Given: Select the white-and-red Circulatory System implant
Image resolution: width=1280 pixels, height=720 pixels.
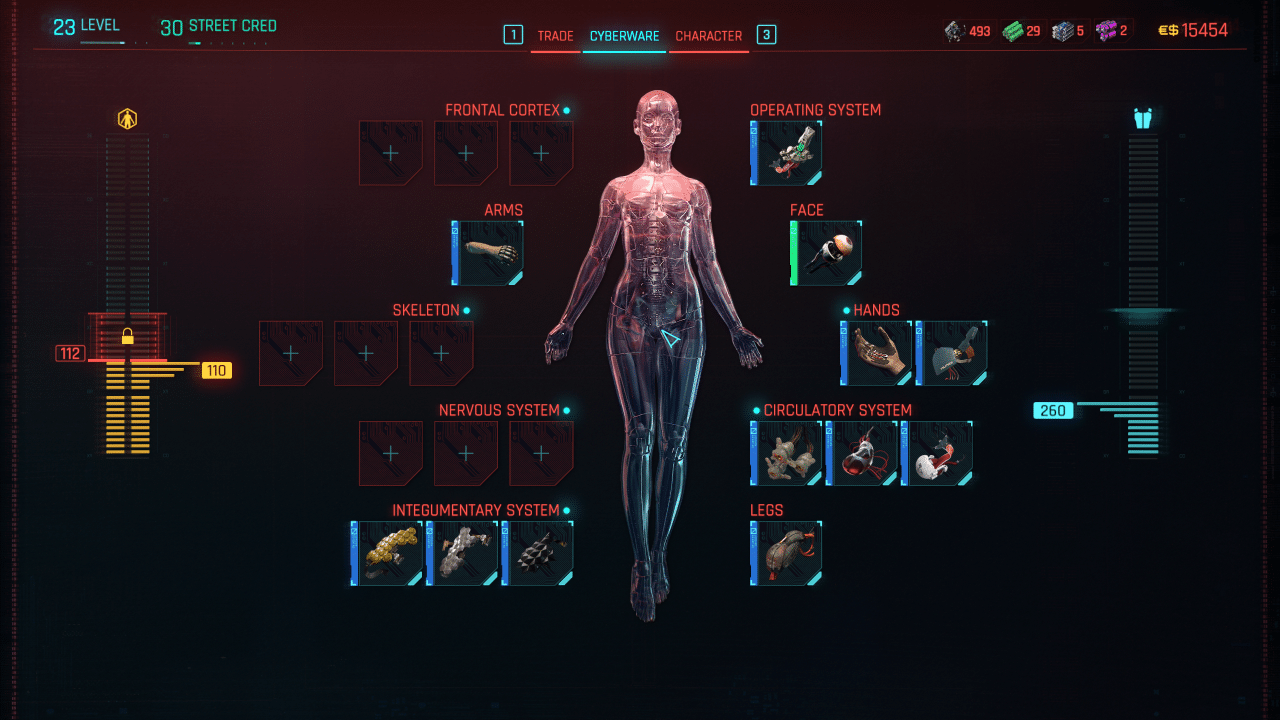Looking at the screenshot, I should 938,453.
